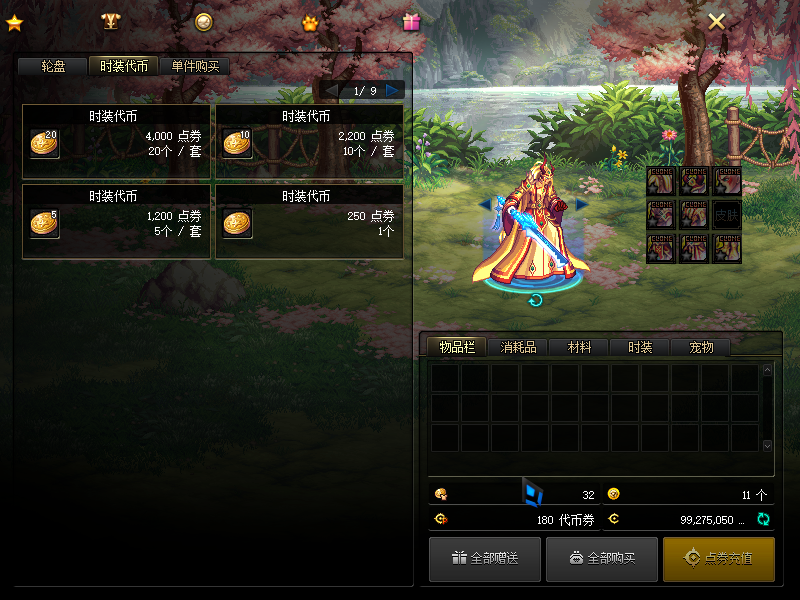Screen dimensions: 800x600
Task: Rotate the character preview right
Action: (582, 204)
